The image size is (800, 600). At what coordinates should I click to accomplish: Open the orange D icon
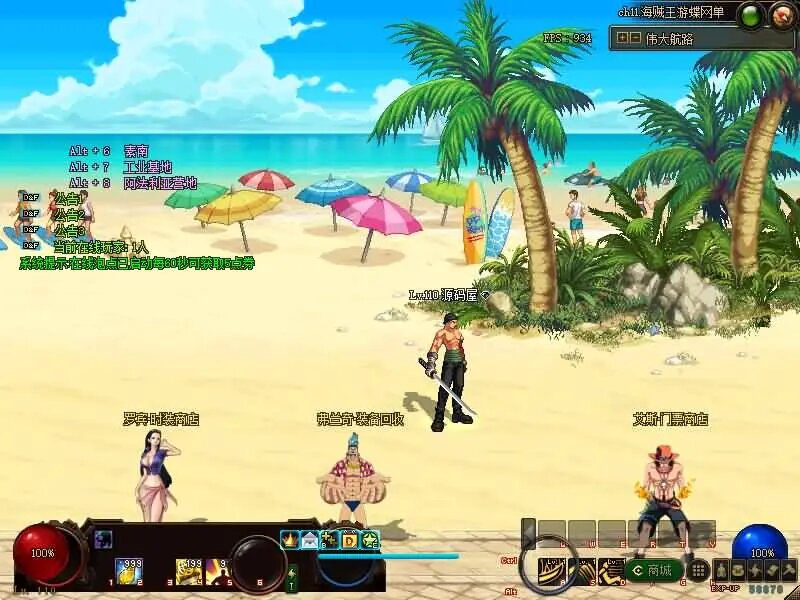pyautogui.click(x=350, y=540)
